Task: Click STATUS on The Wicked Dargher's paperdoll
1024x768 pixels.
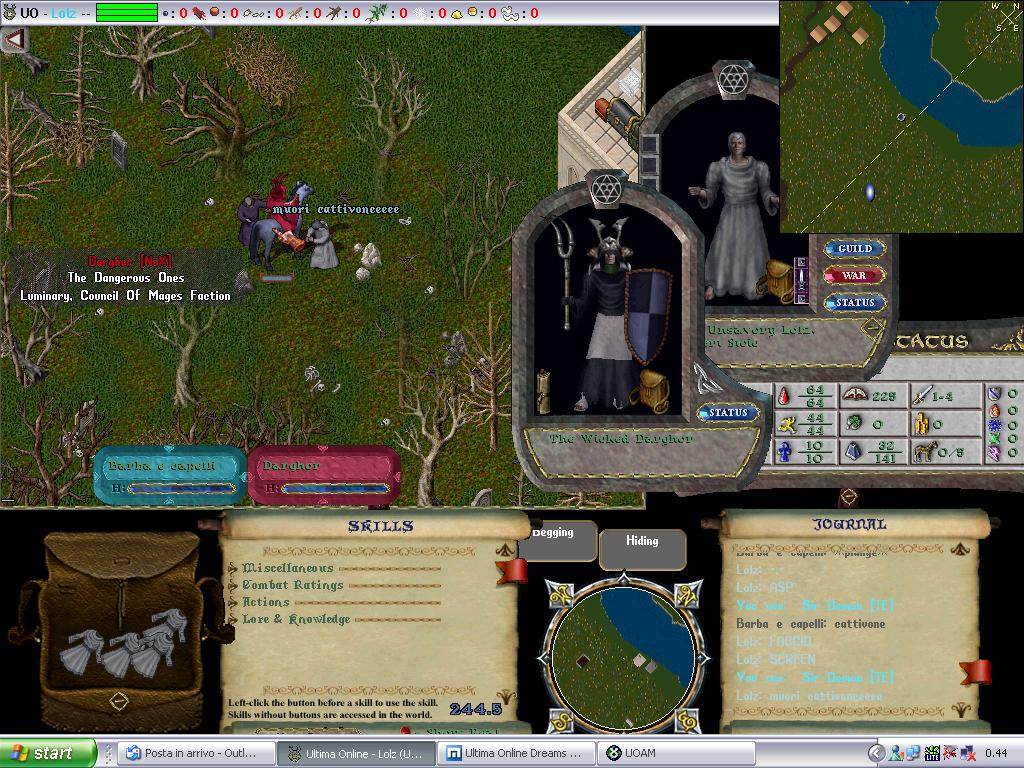Action: [x=728, y=412]
